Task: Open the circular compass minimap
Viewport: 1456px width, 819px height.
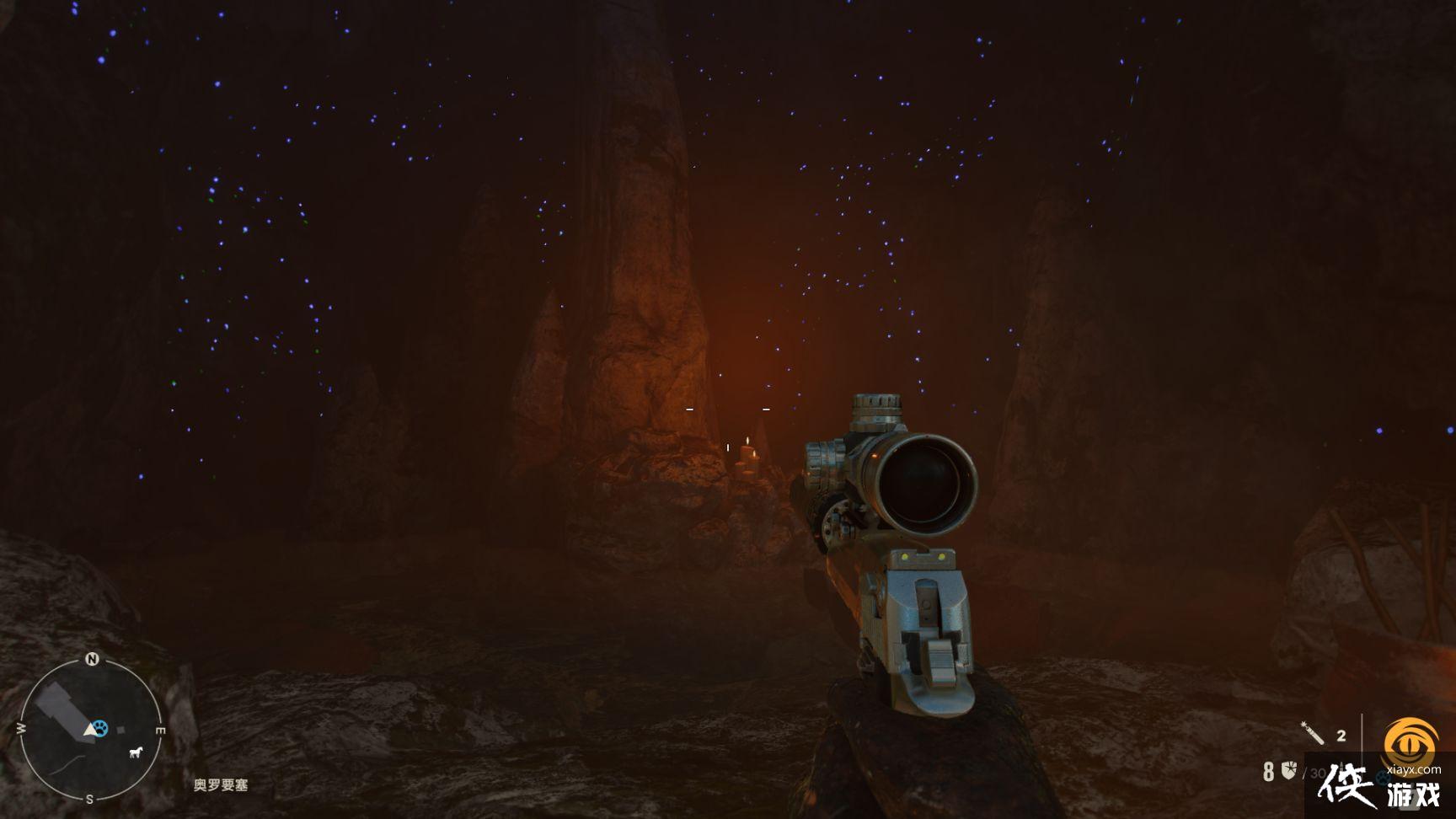Action: pyautogui.click(x=90, y=730)
